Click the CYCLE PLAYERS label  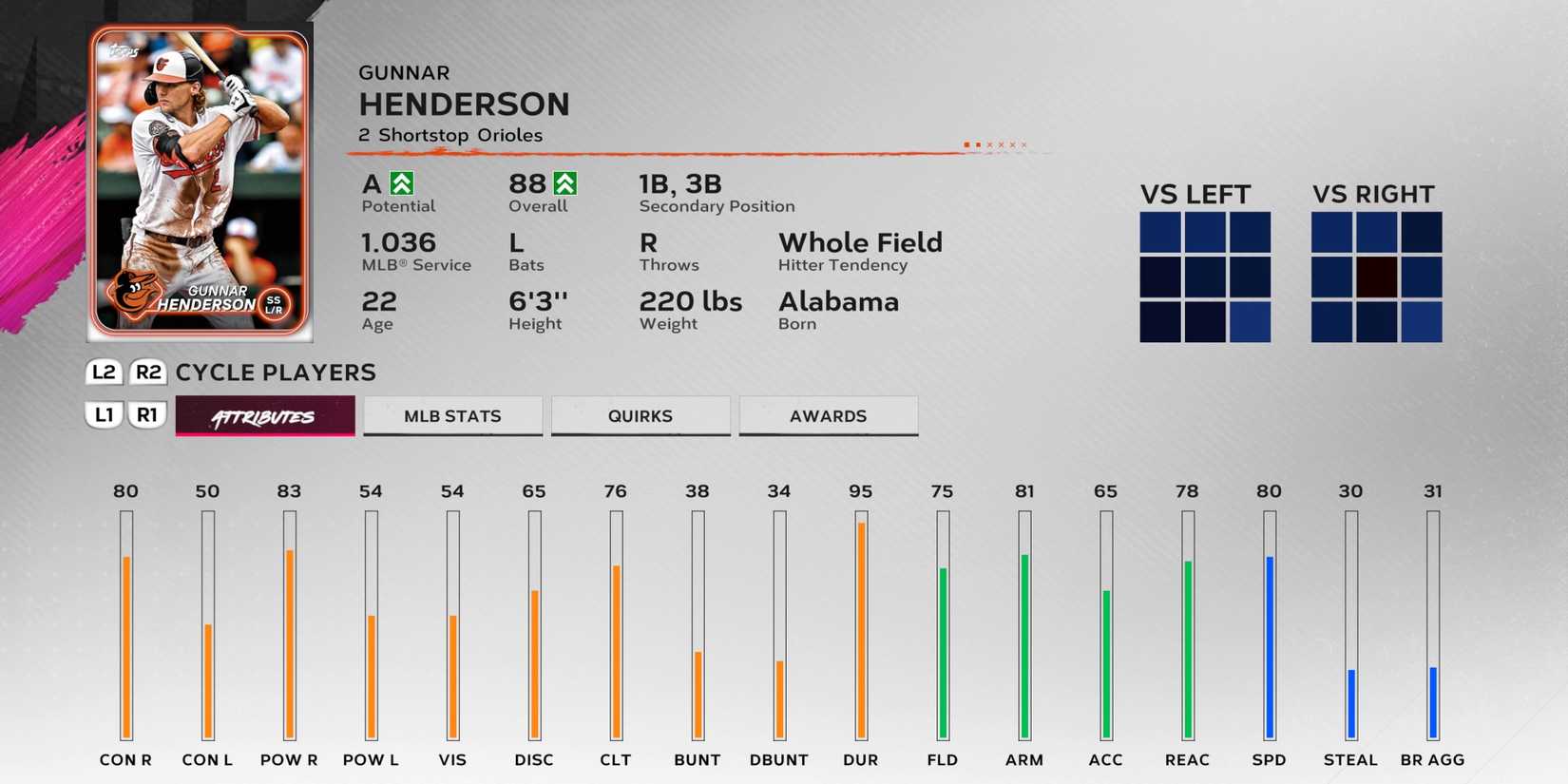tap(274, 373)
